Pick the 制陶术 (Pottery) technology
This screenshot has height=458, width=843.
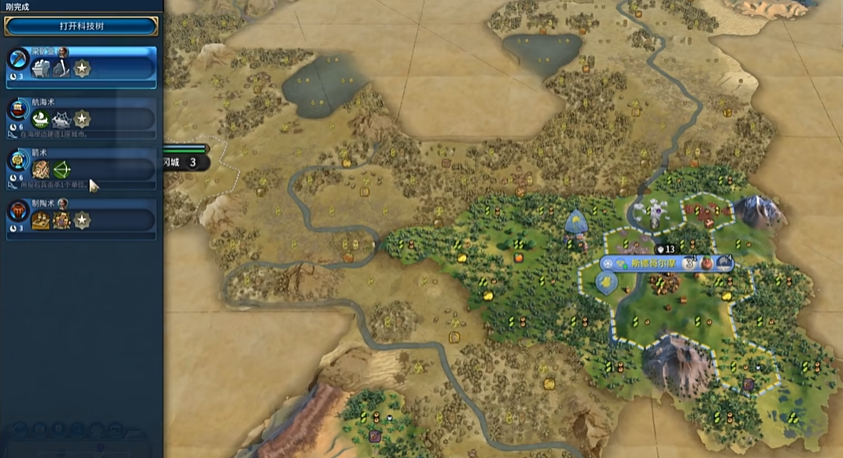coord(81,215)
